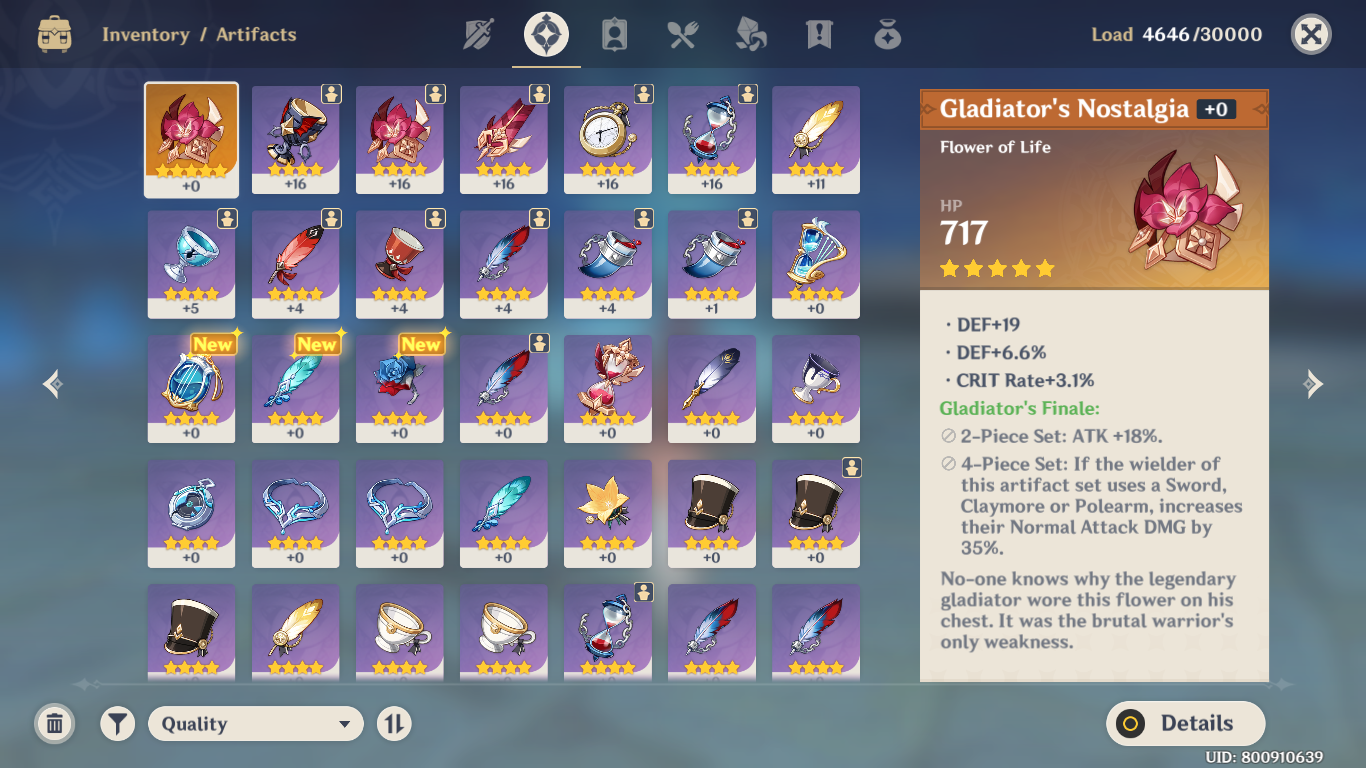This screenshot has height=768, width=1366.
Task: Toggle the sort order arrows
Action: (x=394, y=724)
